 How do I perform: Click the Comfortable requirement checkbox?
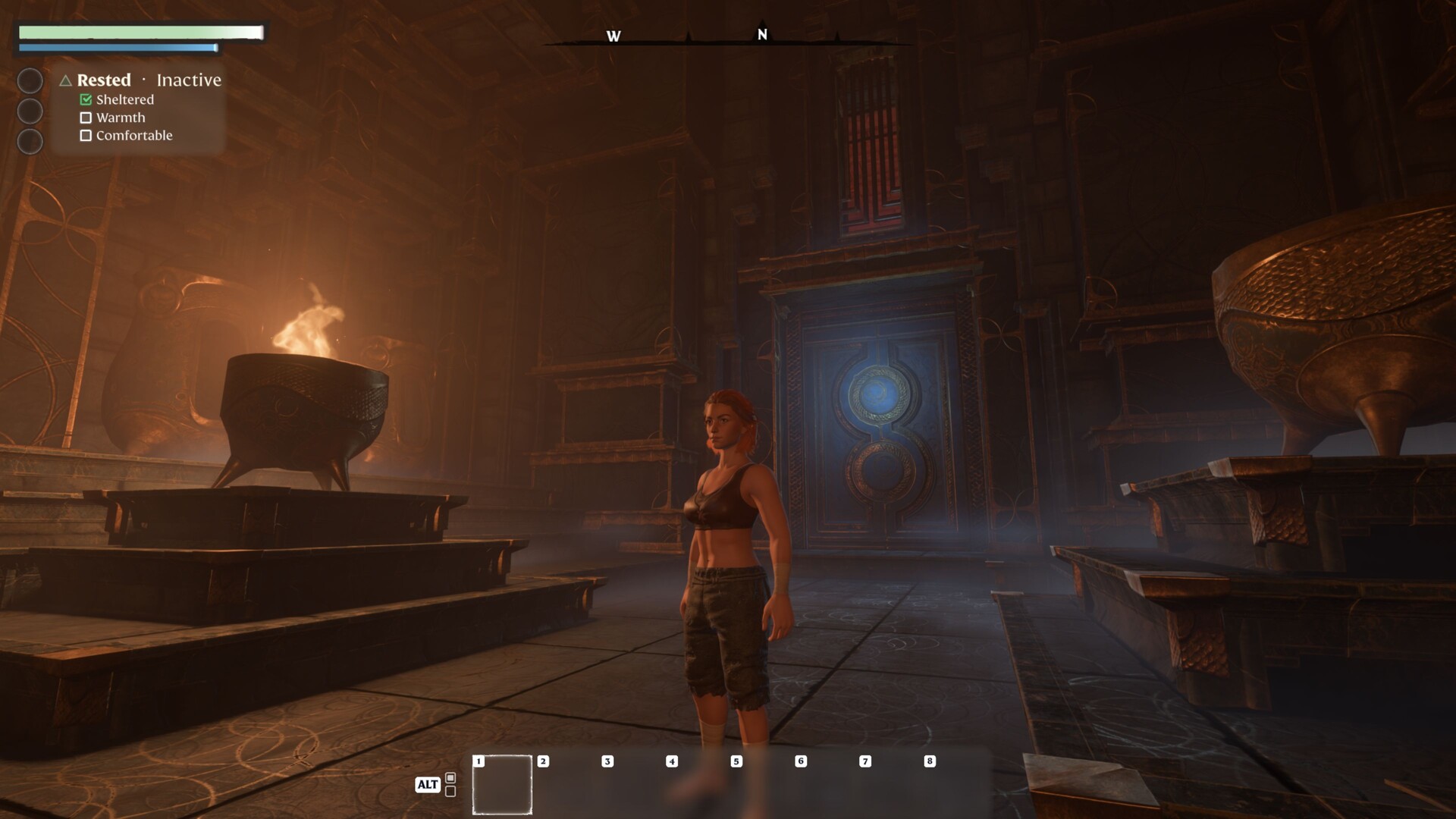pos(86,136)
